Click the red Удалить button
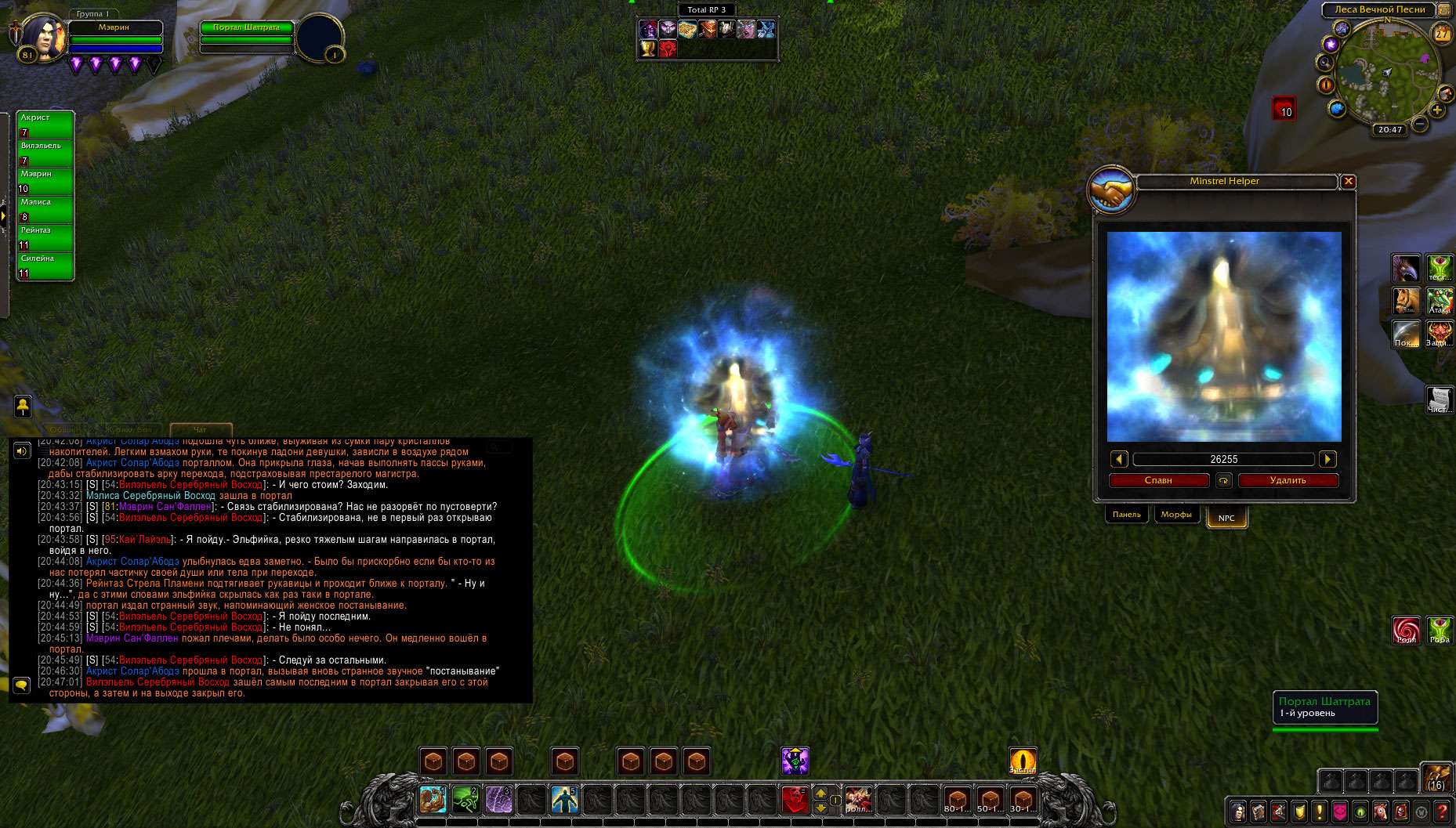Screen dimensions: 1456x828 1288,480
